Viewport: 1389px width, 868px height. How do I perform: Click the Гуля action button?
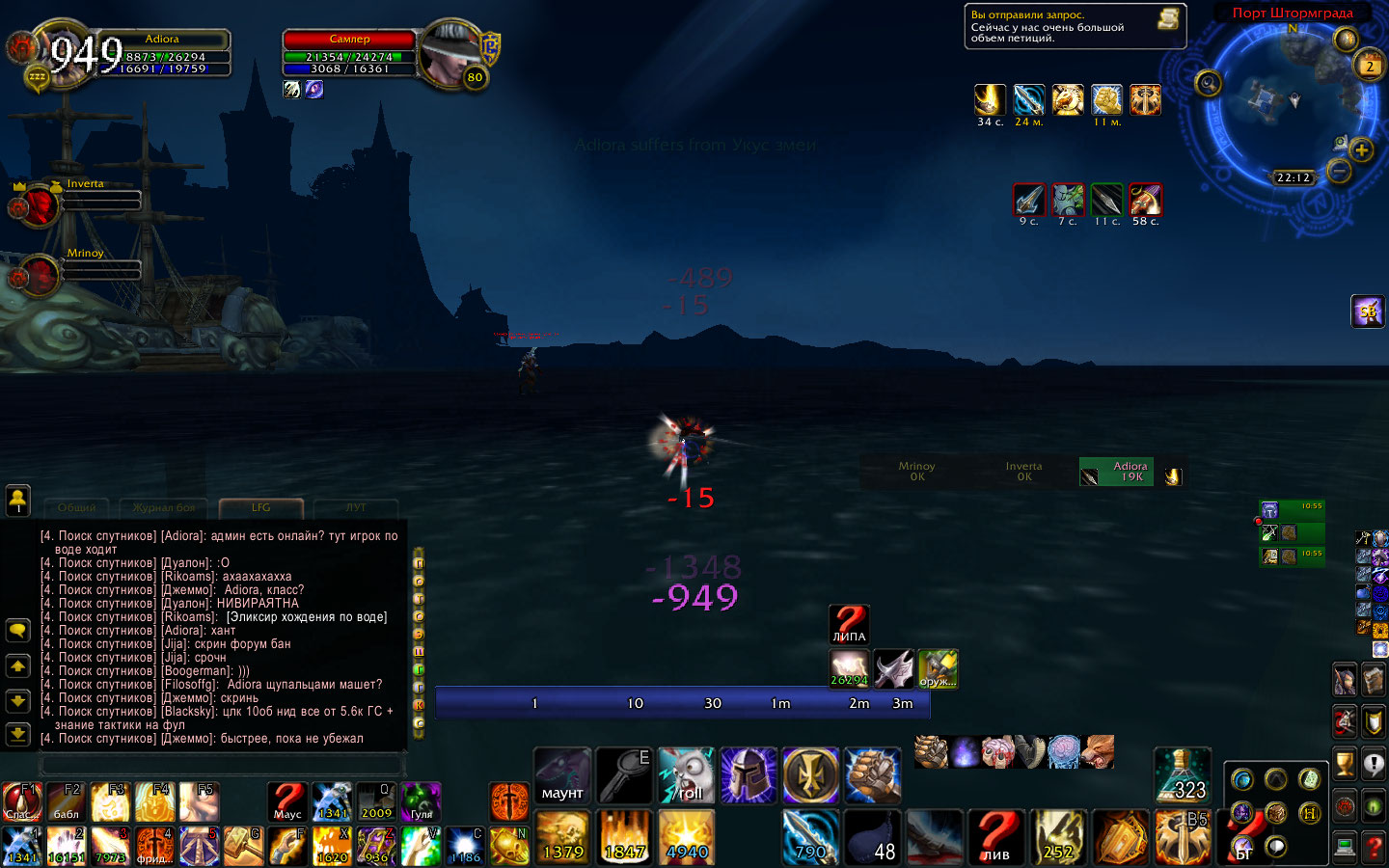tap(421, 801)
